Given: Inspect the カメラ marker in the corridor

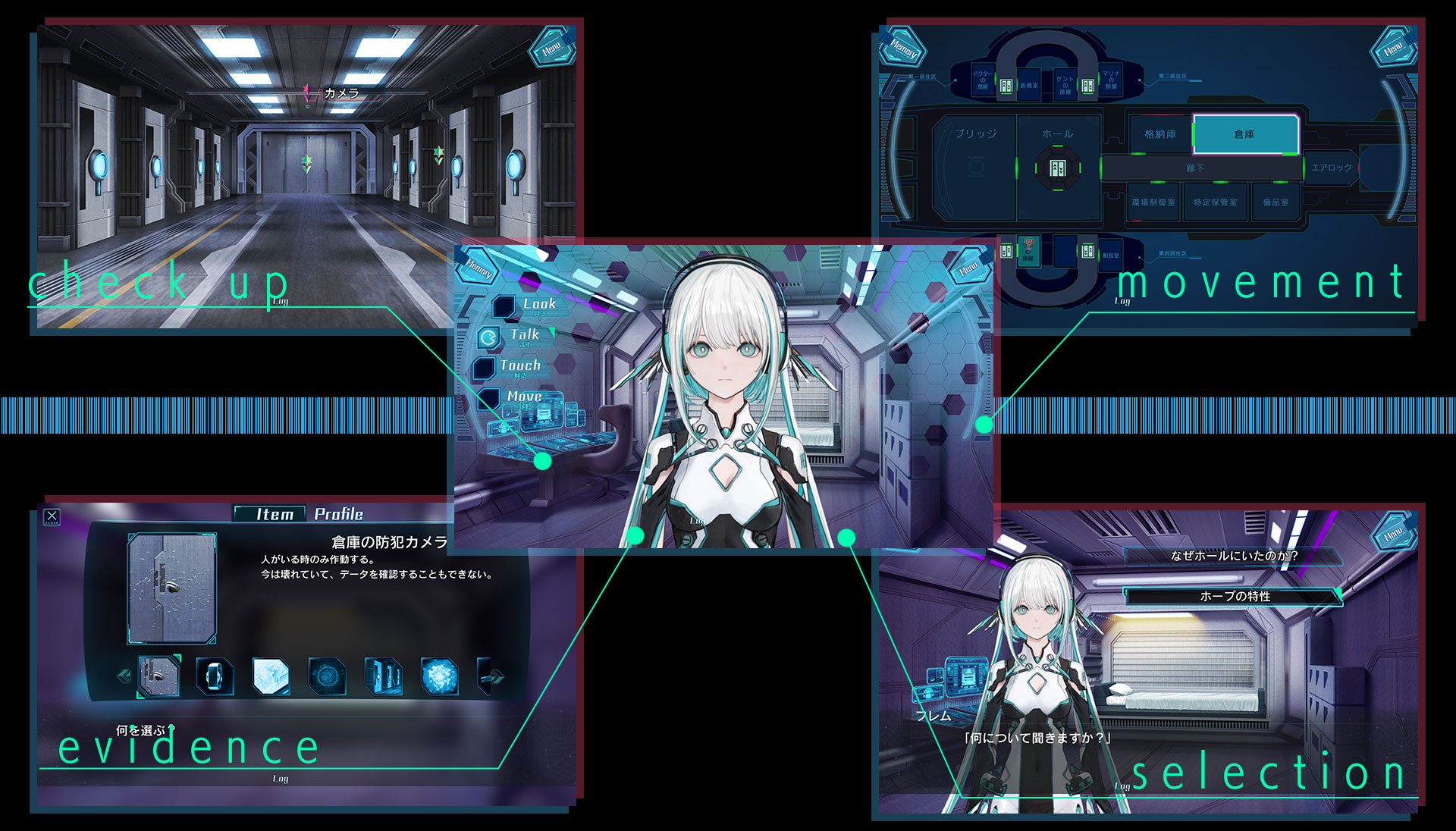Looking at the screenshot, I should pyautogui.click(x=340, y=93).
